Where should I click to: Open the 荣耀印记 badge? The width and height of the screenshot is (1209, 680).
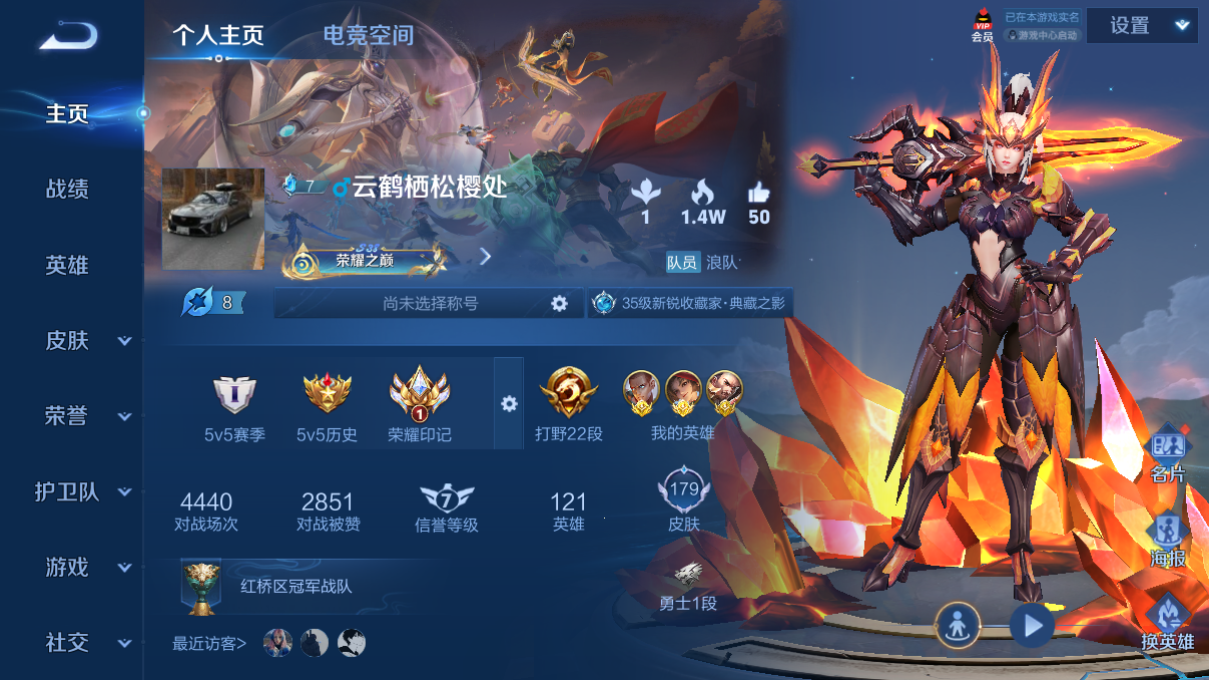point(419,404)
